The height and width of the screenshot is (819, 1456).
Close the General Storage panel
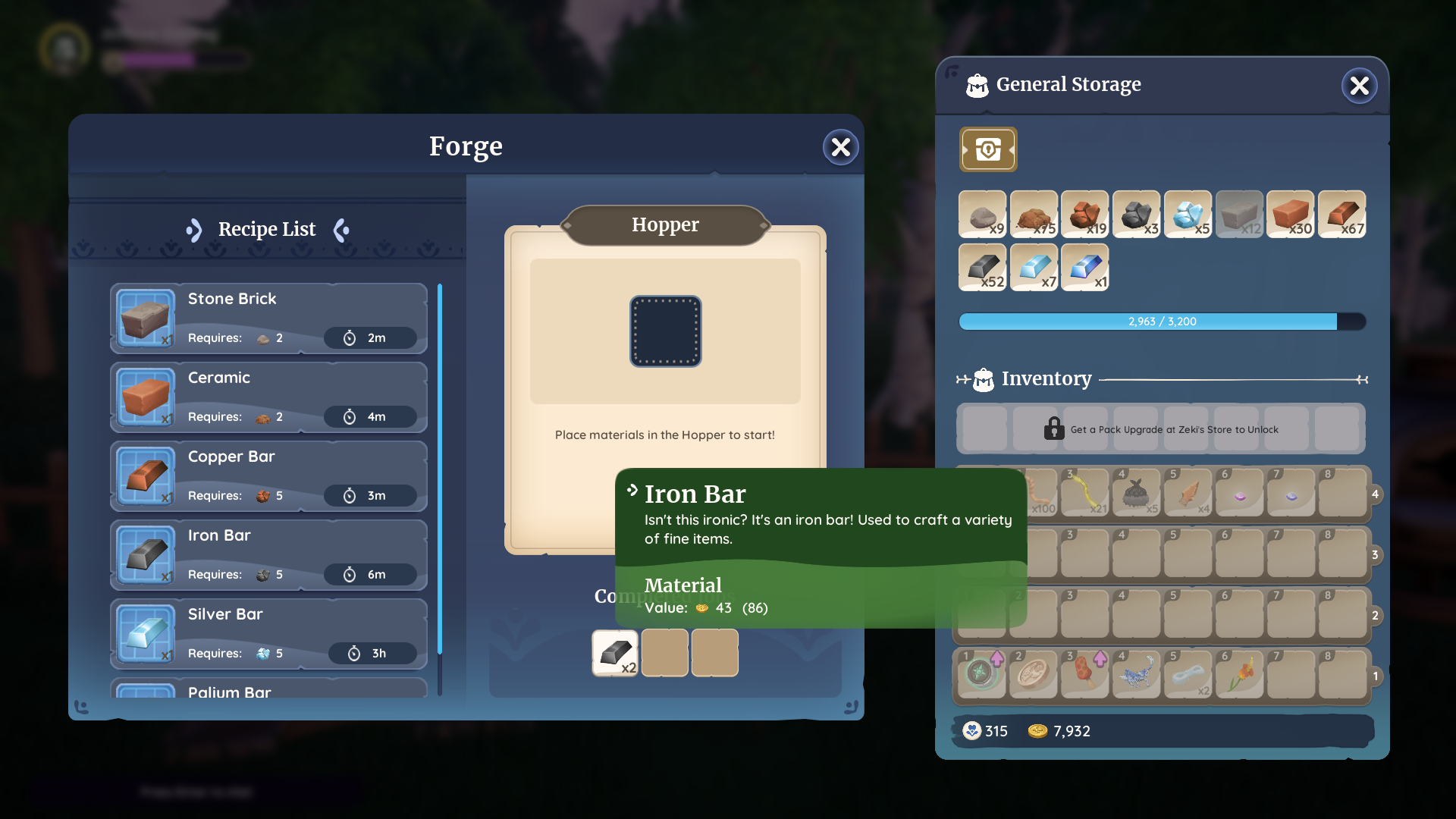click(1359, 86)
